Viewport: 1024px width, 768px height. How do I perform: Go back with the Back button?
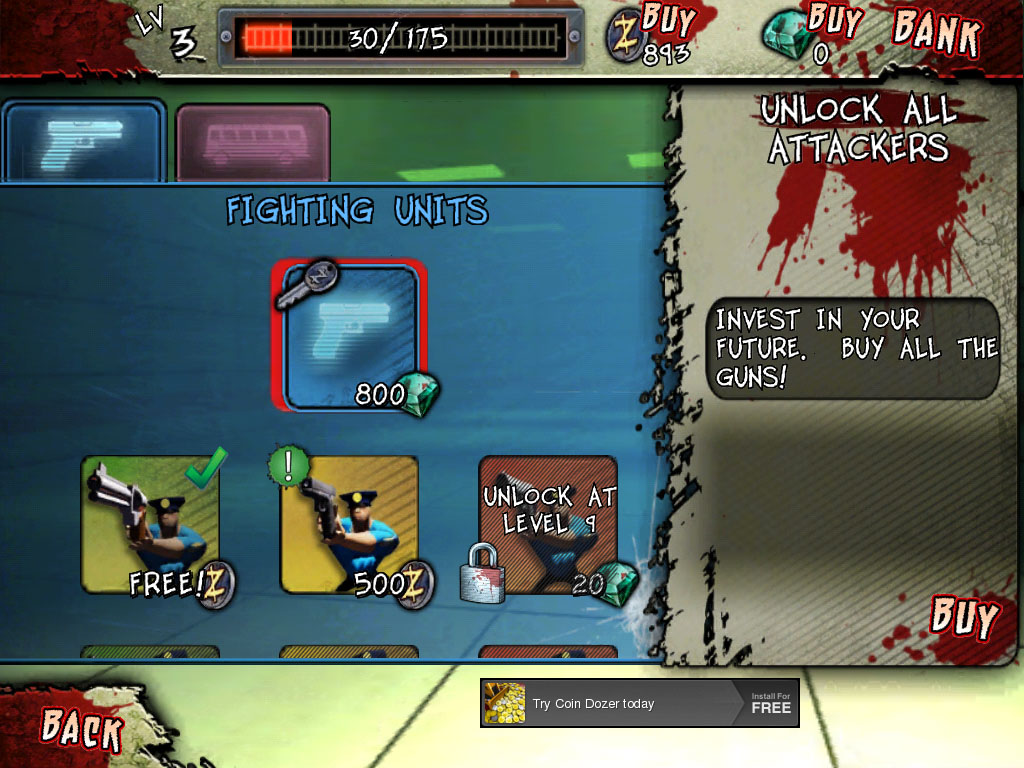tap(82, 727)
